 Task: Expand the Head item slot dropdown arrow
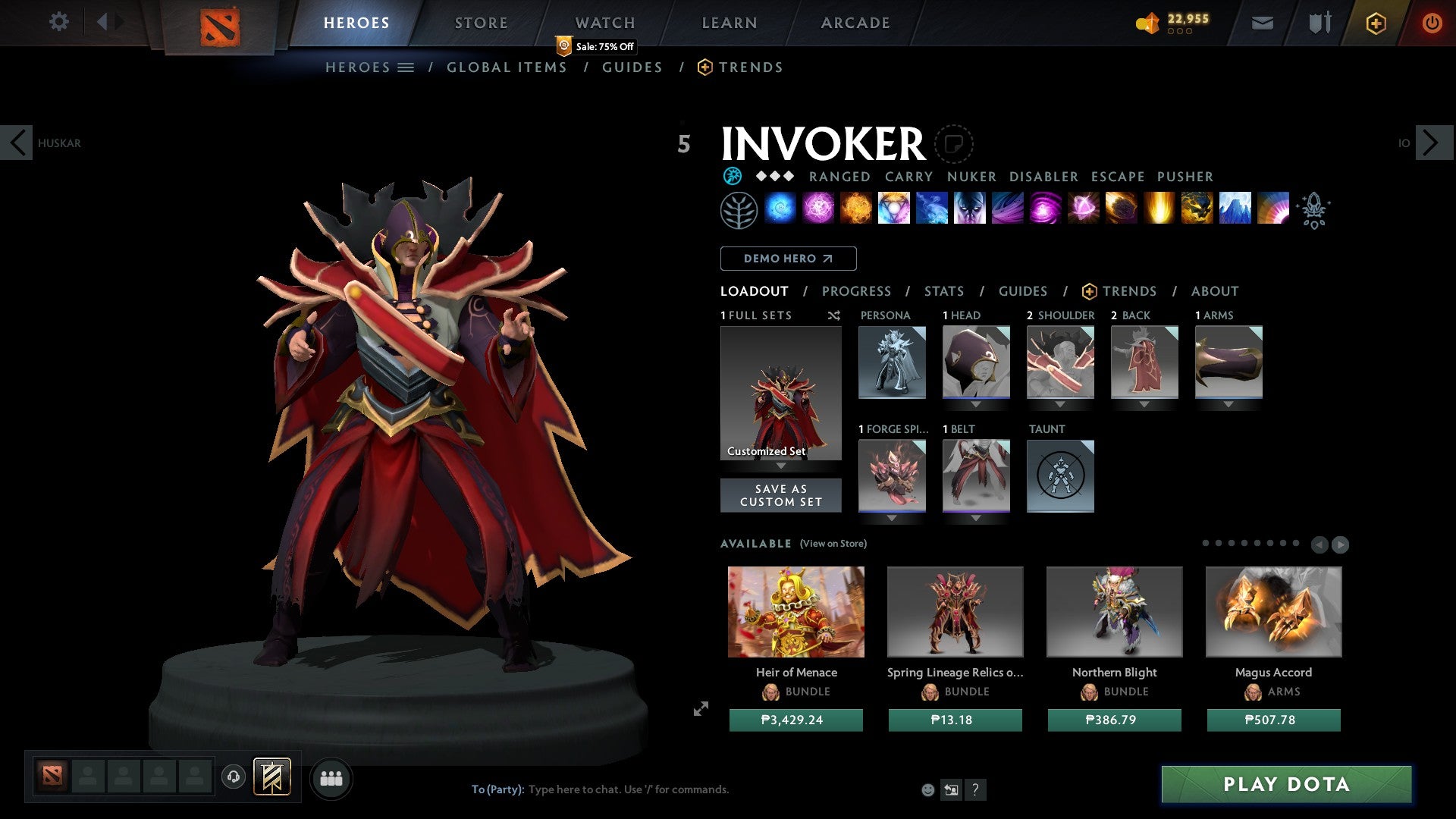pyautogui.click(x=977, y=404)
